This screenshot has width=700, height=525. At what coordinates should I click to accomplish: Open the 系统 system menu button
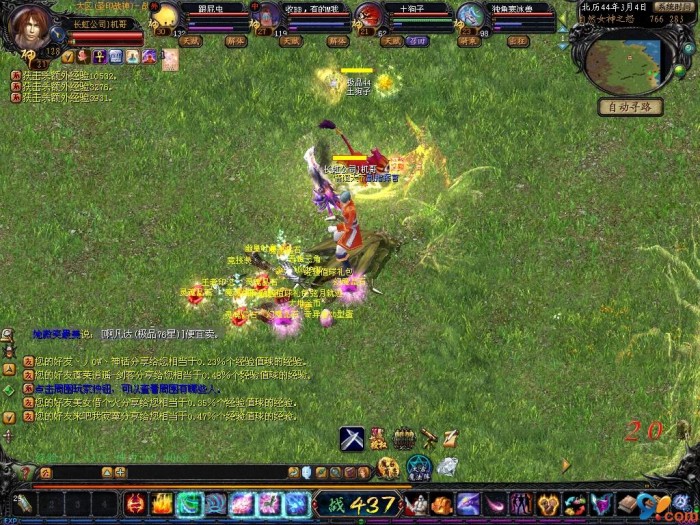coord(675,7)
